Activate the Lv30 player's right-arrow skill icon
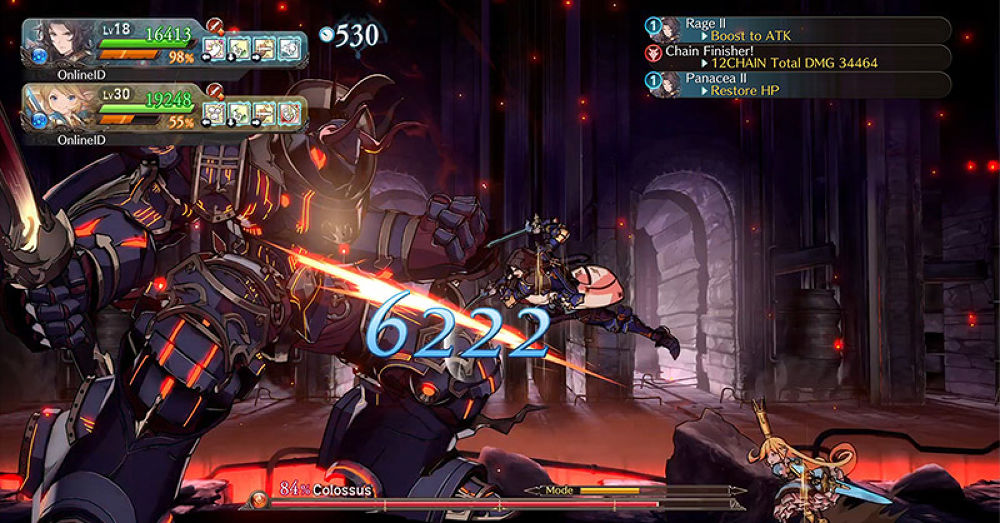Screen dimensions: 1000x523 [264, 113]
